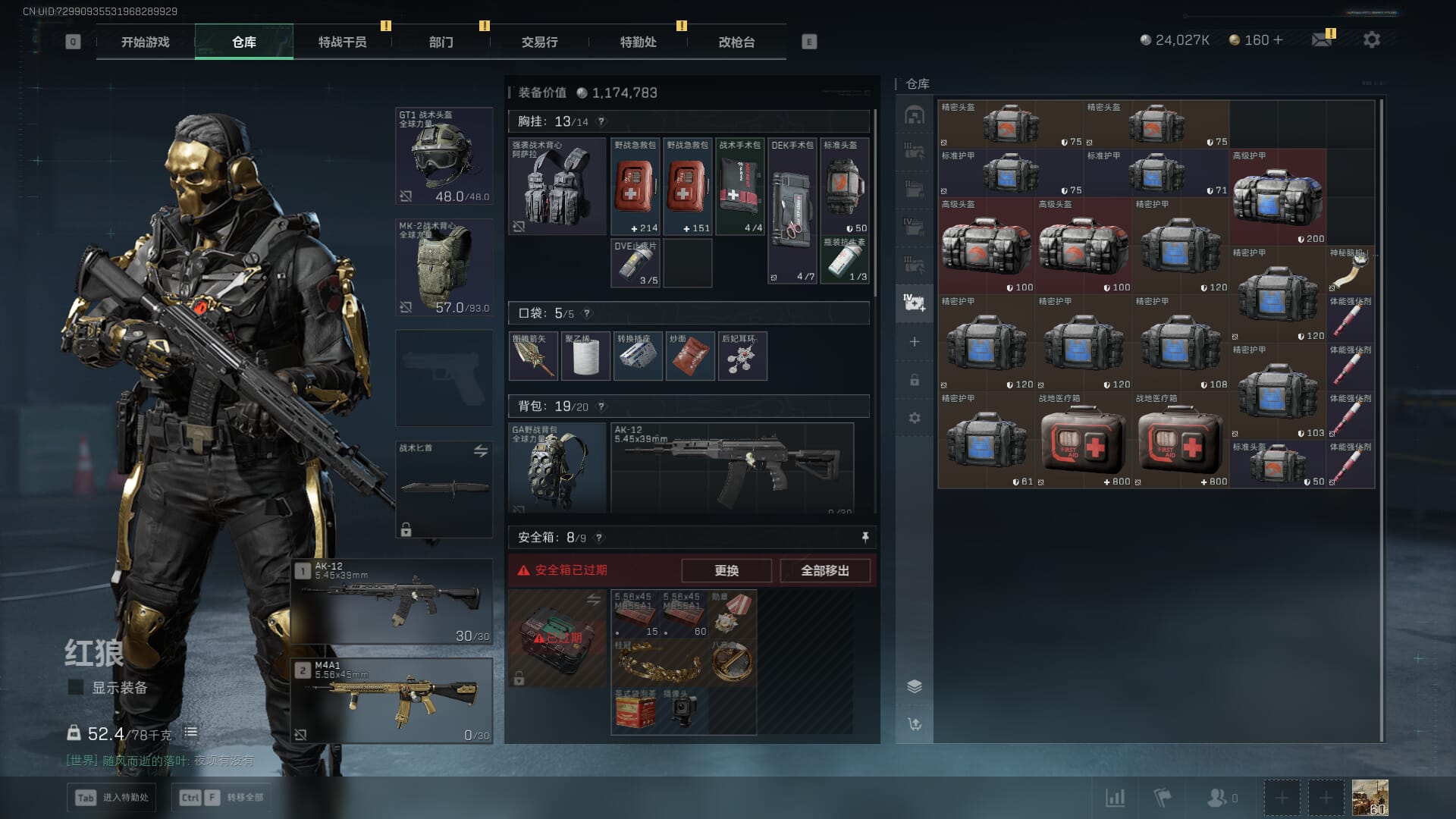The height and width of the screenshot is (819, 1456).
Task: Select the GT1 战术头盔 helmet slot
Action: coord(444,156)
